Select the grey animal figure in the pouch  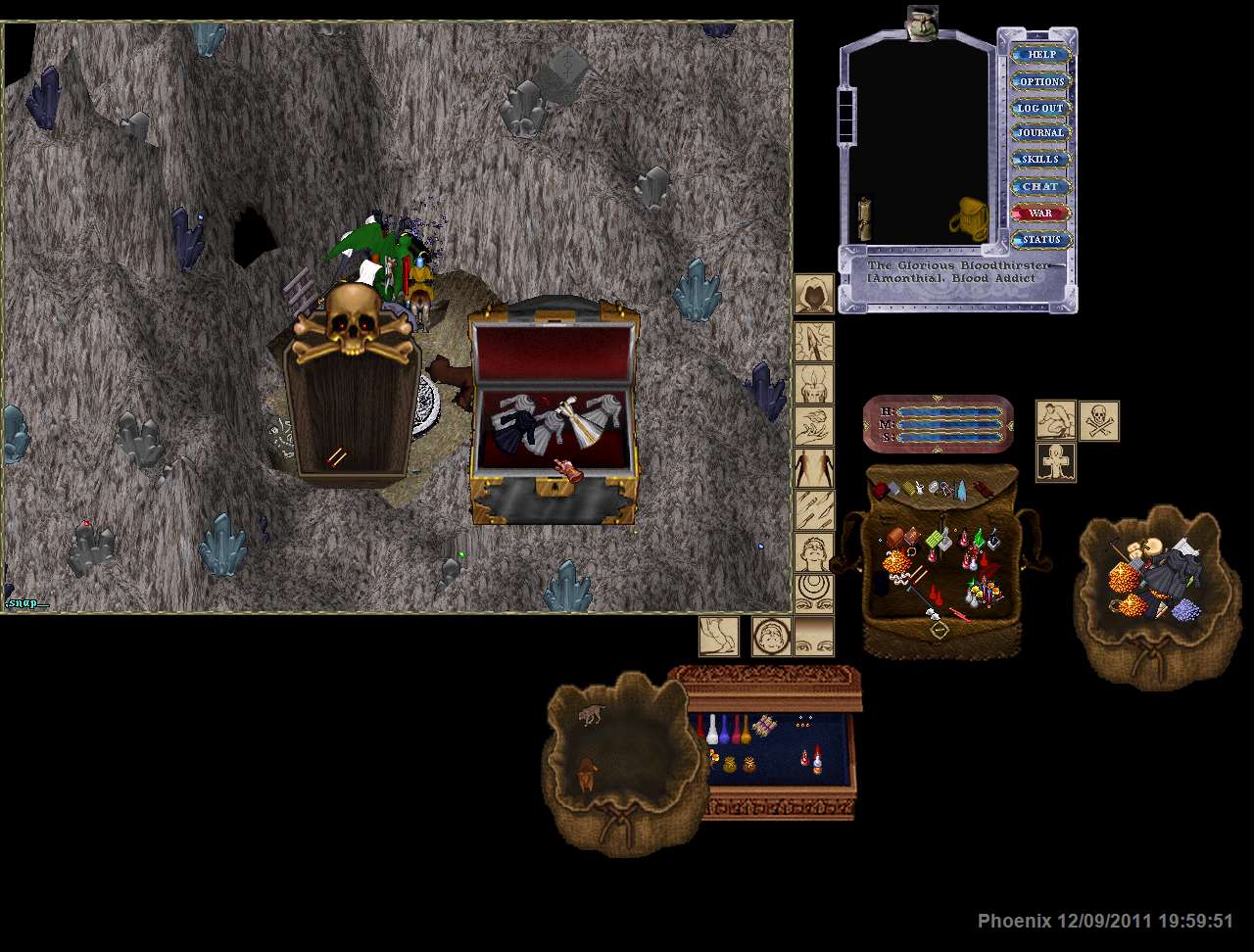[x=591, y=715]
